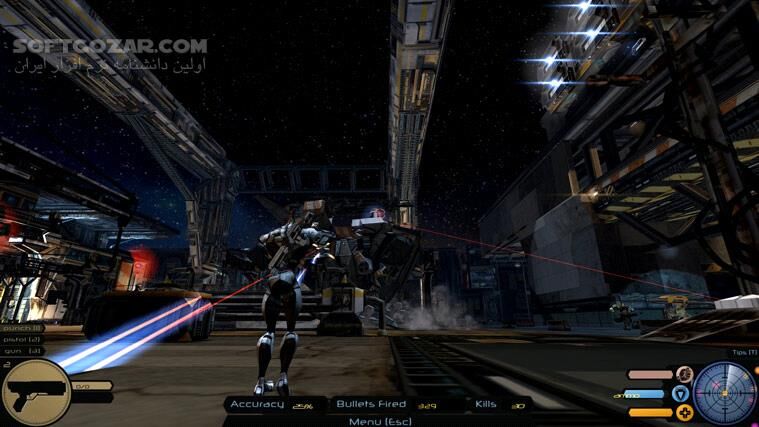Select the punch weapon entry
The image size is (759, 427).
[x=22, y=327]
